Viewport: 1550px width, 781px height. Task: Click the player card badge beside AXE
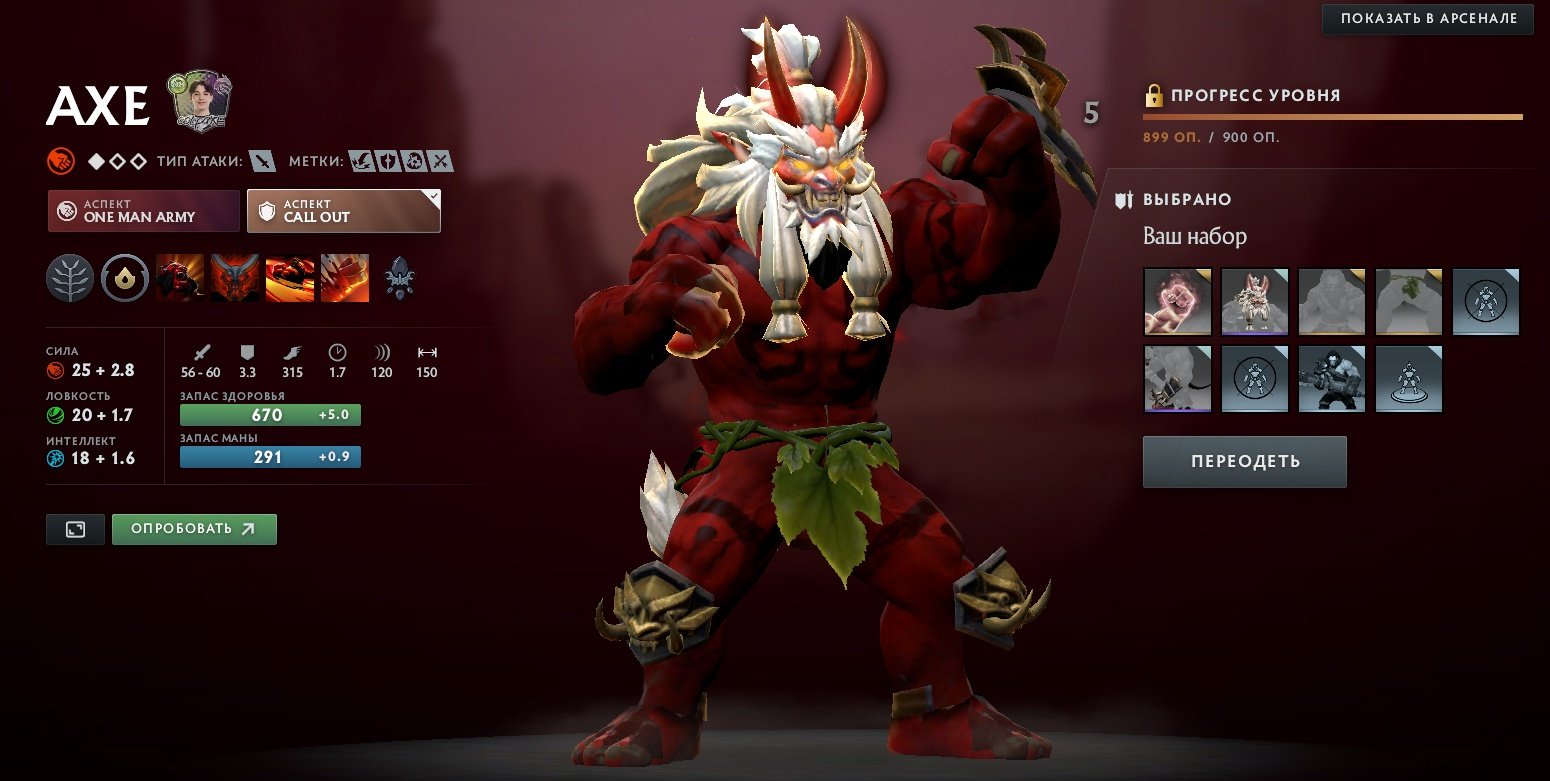click(197, 100)
